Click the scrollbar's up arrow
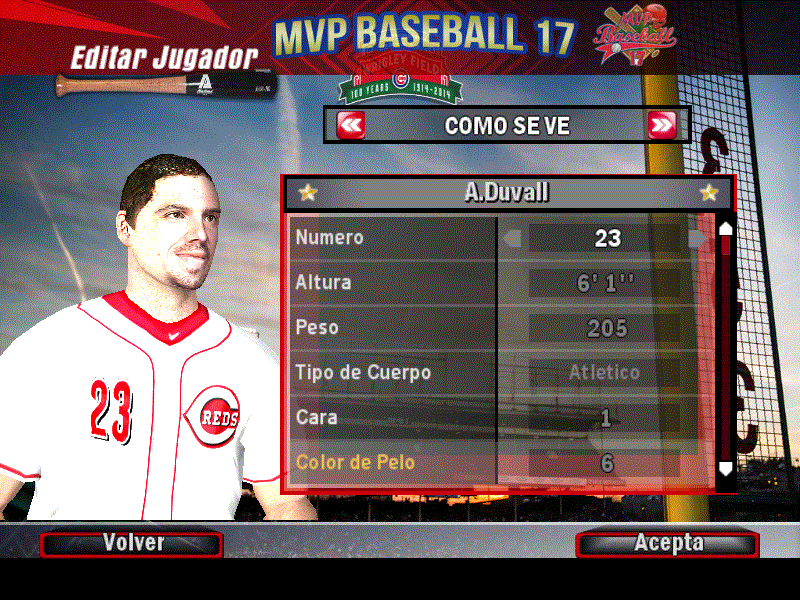Screen dimensions: 800x600 [x=726, y=228]
